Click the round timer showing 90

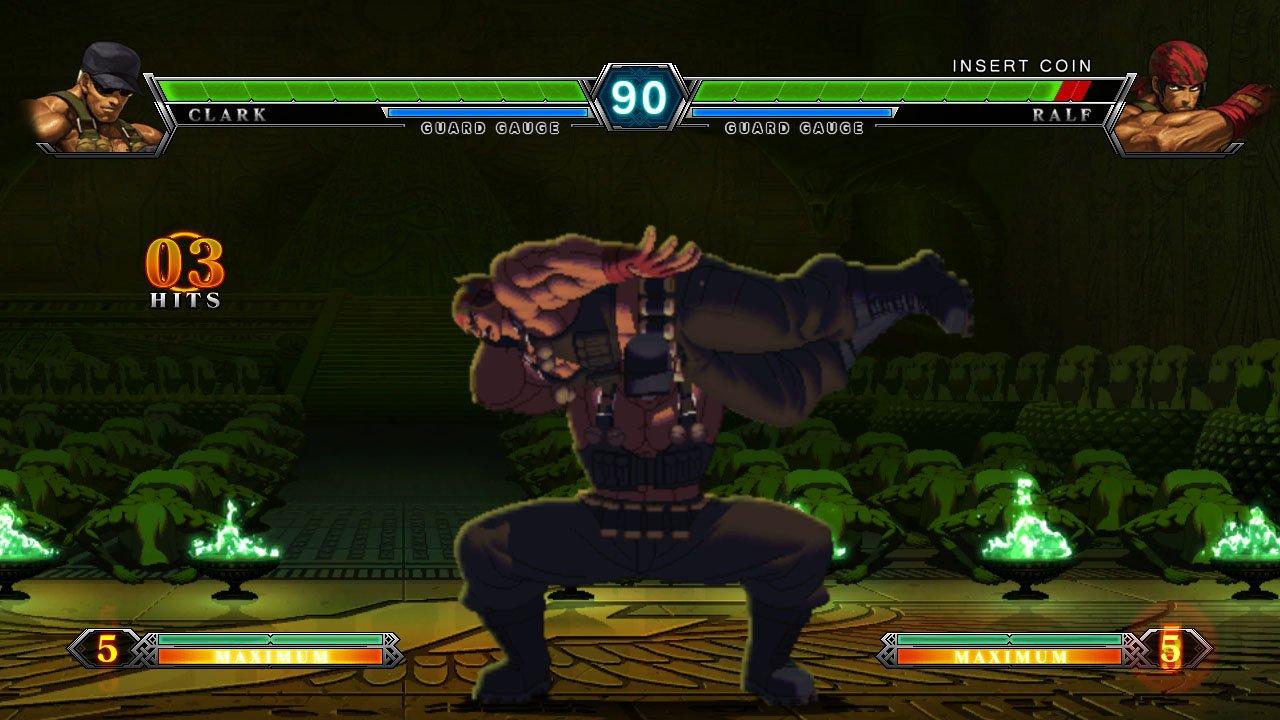coord(639,96)
